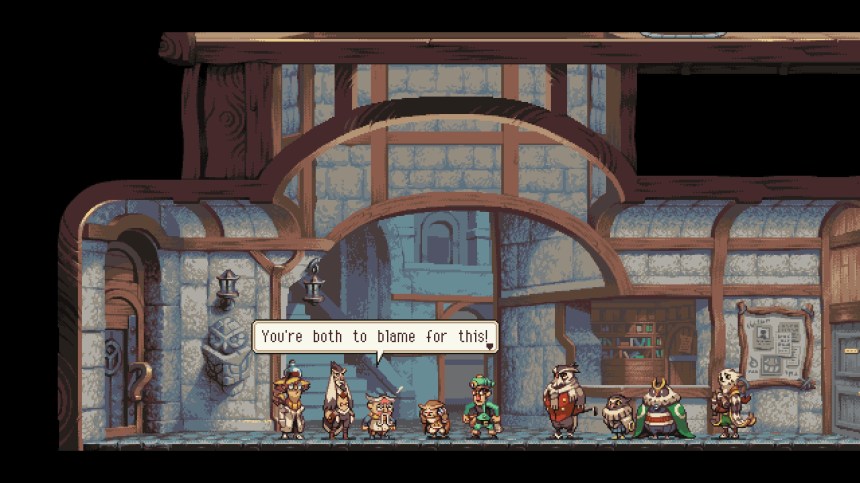This screenshot has width=860, height=483.
Task: Click the dialogue continue arrow in speech bubble
Action: (x=489, y=346)
